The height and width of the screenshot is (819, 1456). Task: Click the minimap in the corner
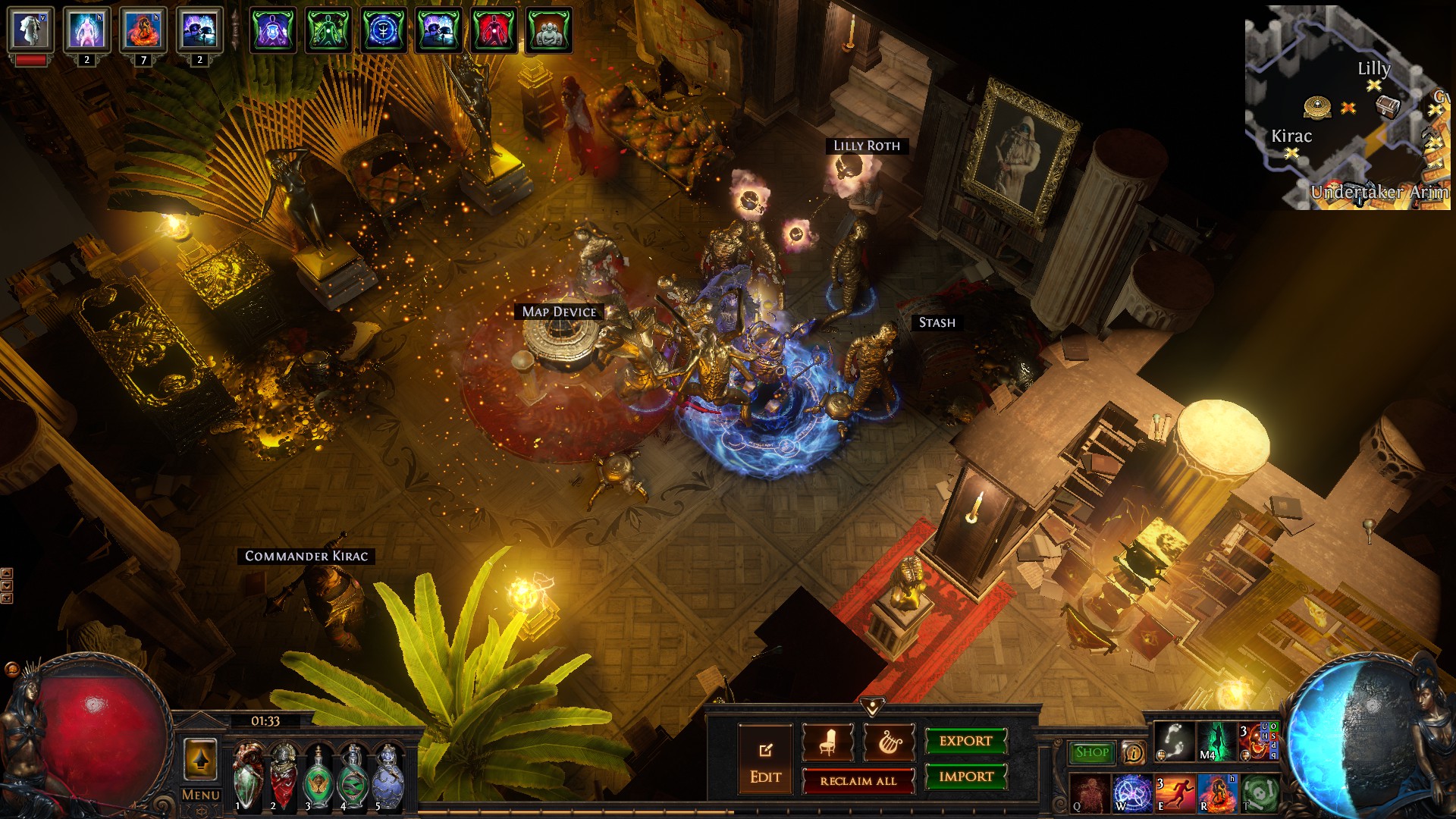pos(1347,108)
